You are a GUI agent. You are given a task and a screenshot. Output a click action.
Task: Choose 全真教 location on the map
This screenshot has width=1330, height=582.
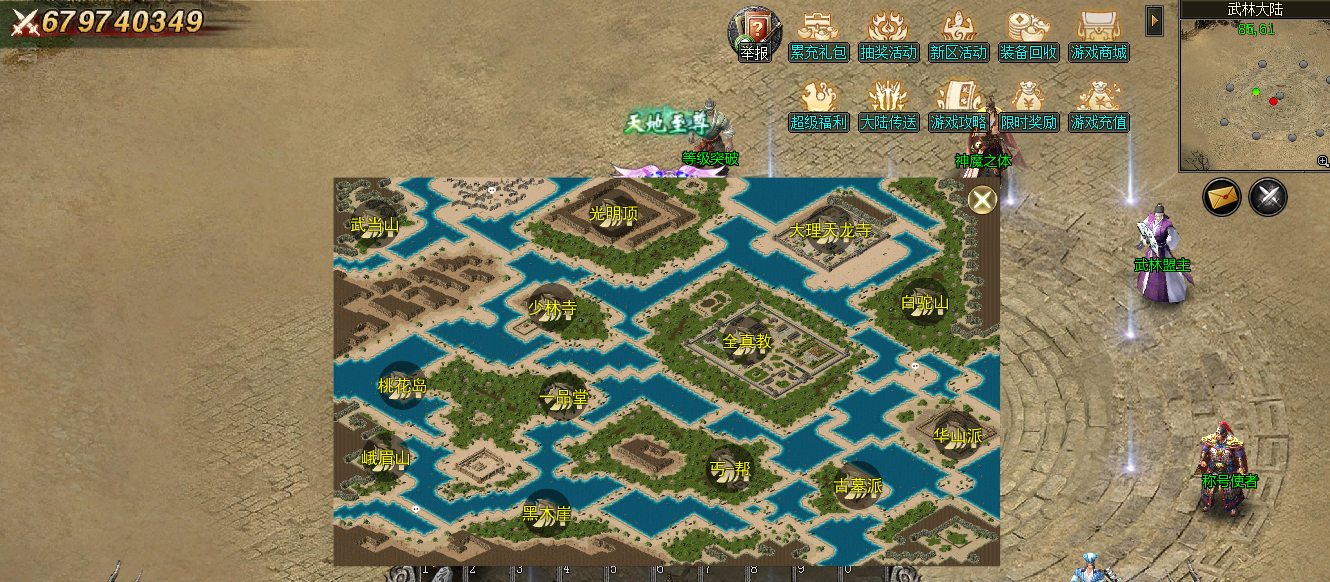tap(747, 341)
